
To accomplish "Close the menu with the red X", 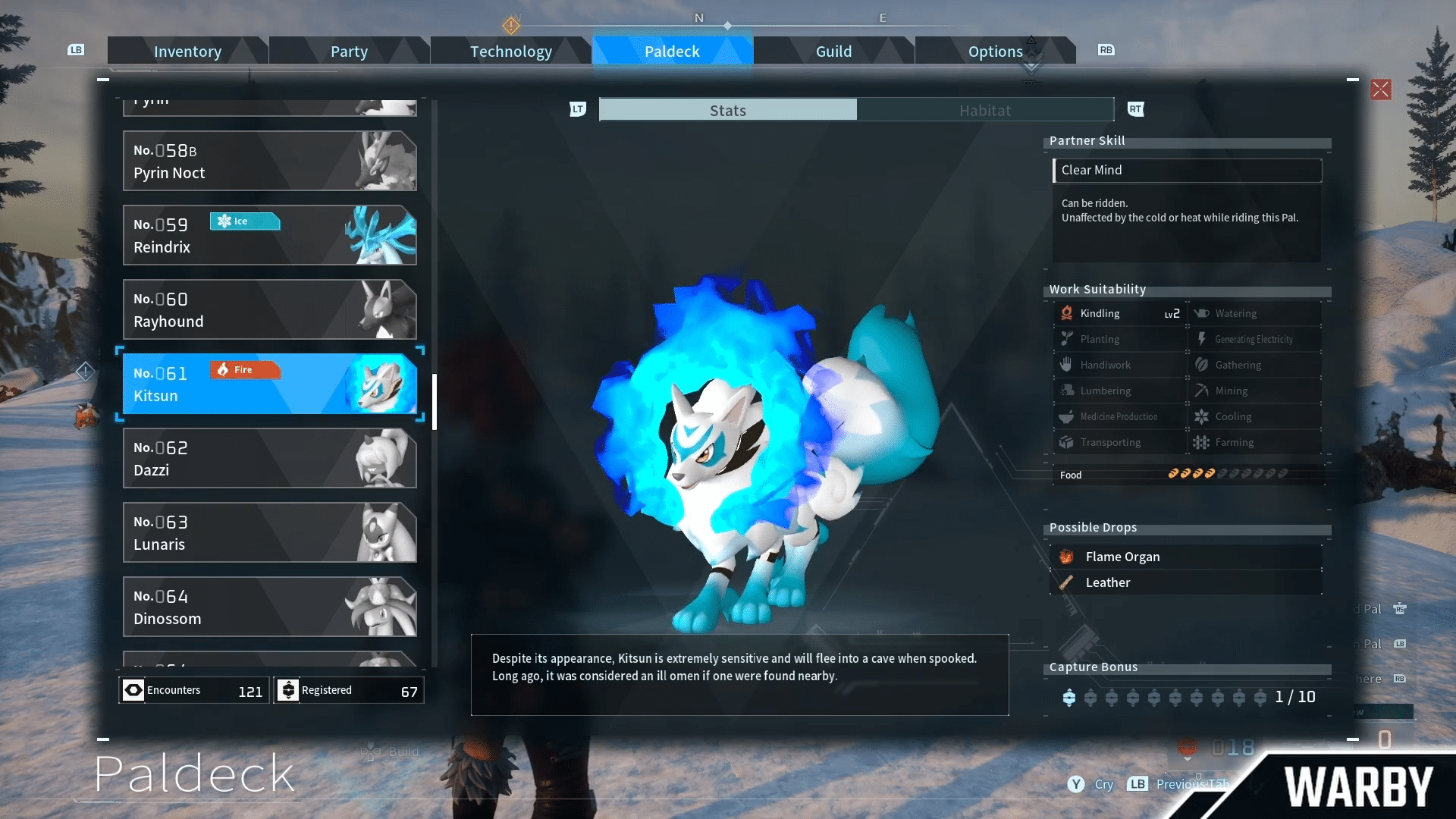I will pos(1381,89).
